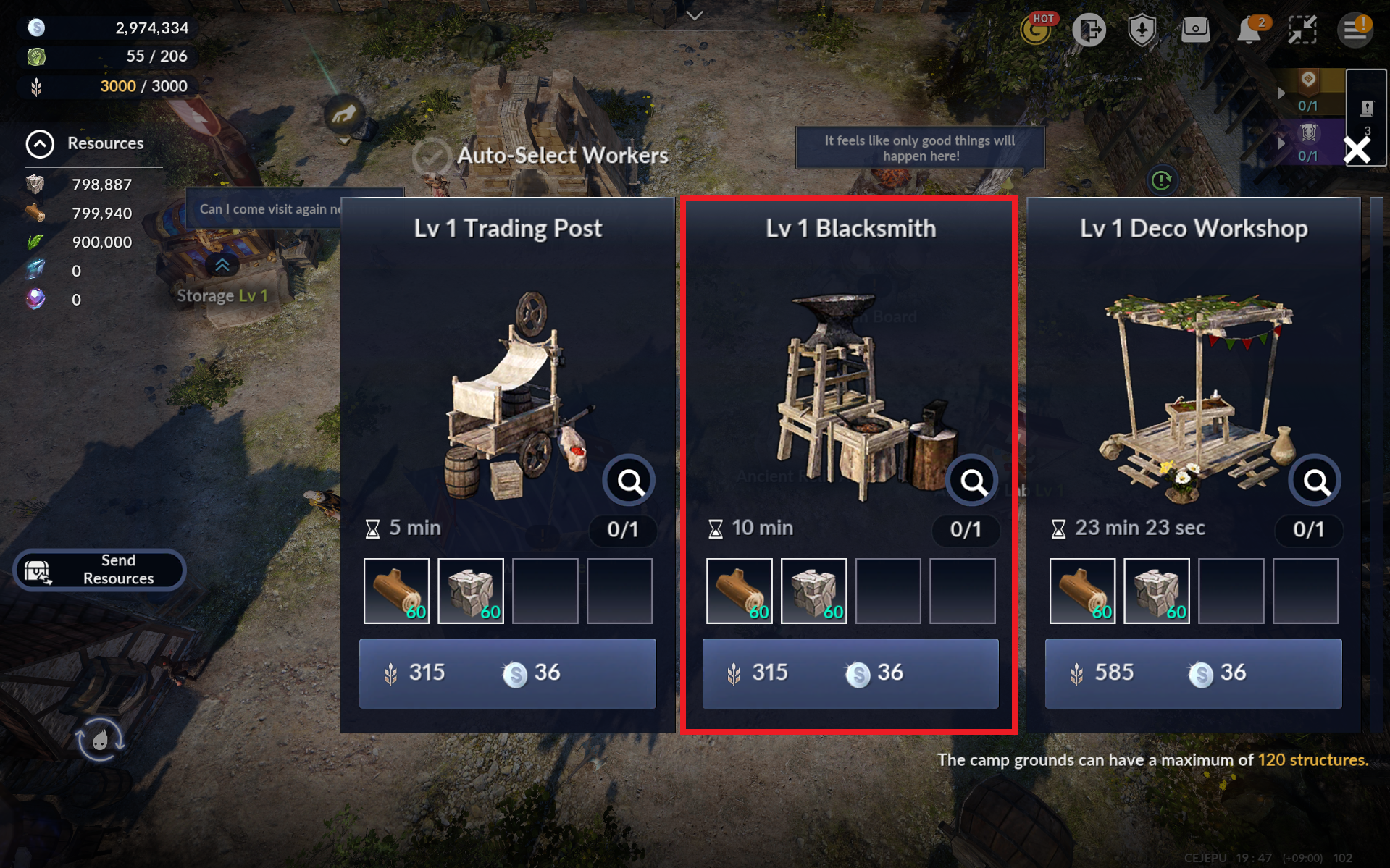The width and height of the screenshot is (1390, 868).
Task: Inspect the Deco Workshop with magnifier
Action: click(1315, 481)
